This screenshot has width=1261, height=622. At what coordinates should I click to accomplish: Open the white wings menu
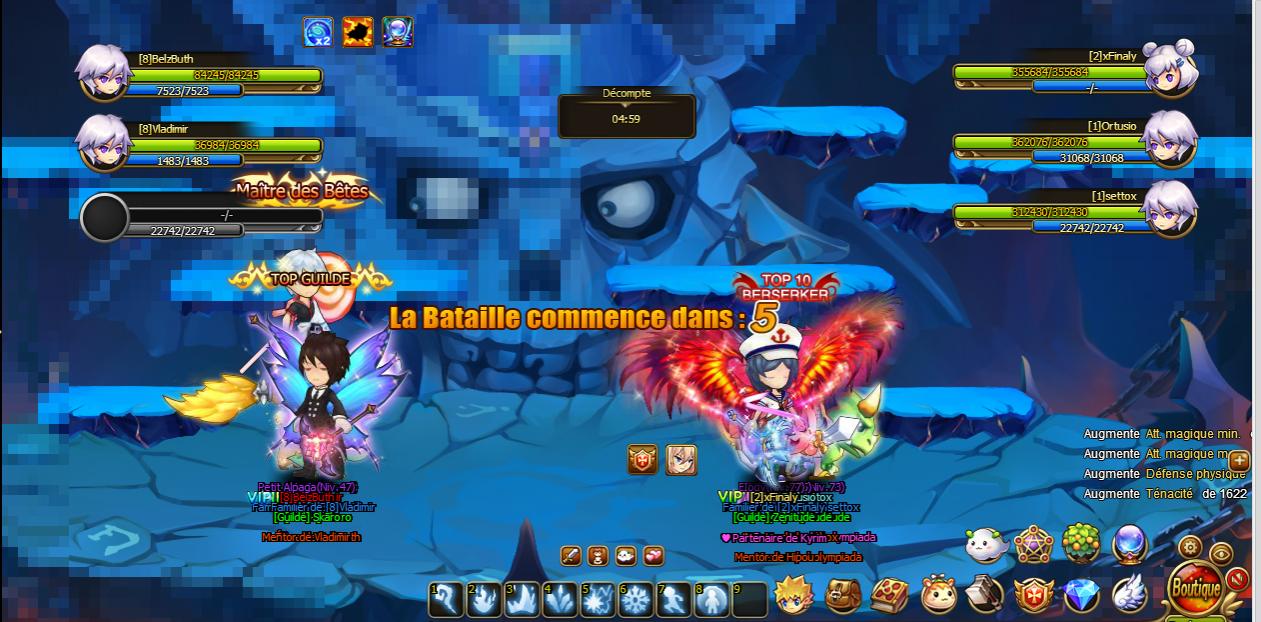(x=1129, y=593)
